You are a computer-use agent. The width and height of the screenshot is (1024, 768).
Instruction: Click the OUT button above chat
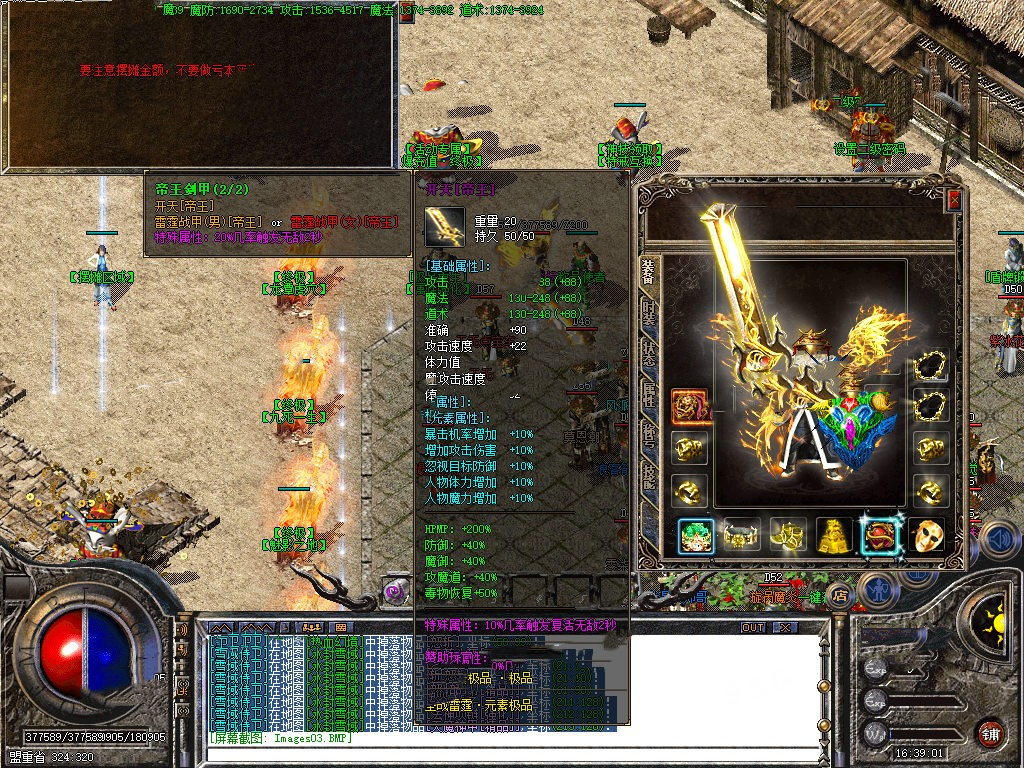pos(753,628)
